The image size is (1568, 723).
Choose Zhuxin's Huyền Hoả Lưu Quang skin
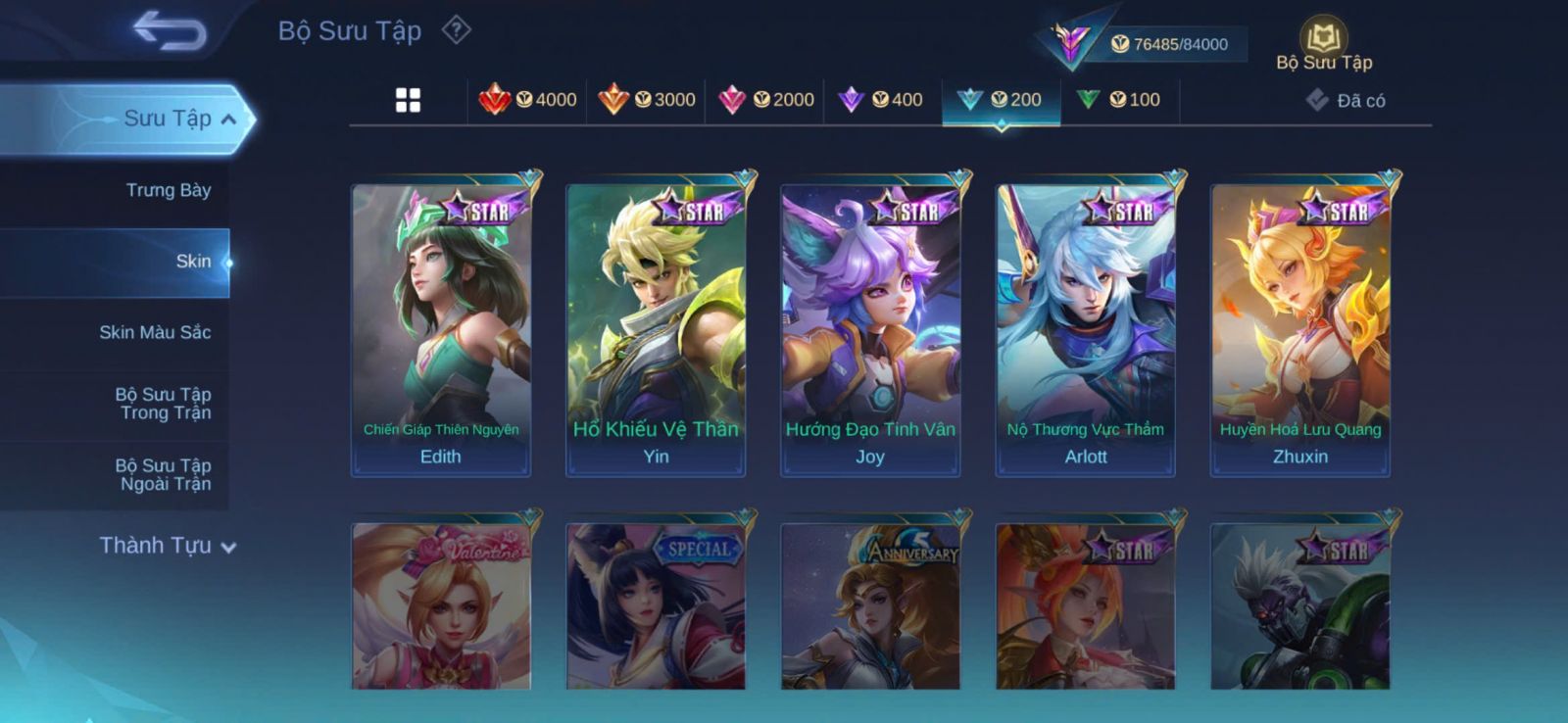coord(1300,329)
